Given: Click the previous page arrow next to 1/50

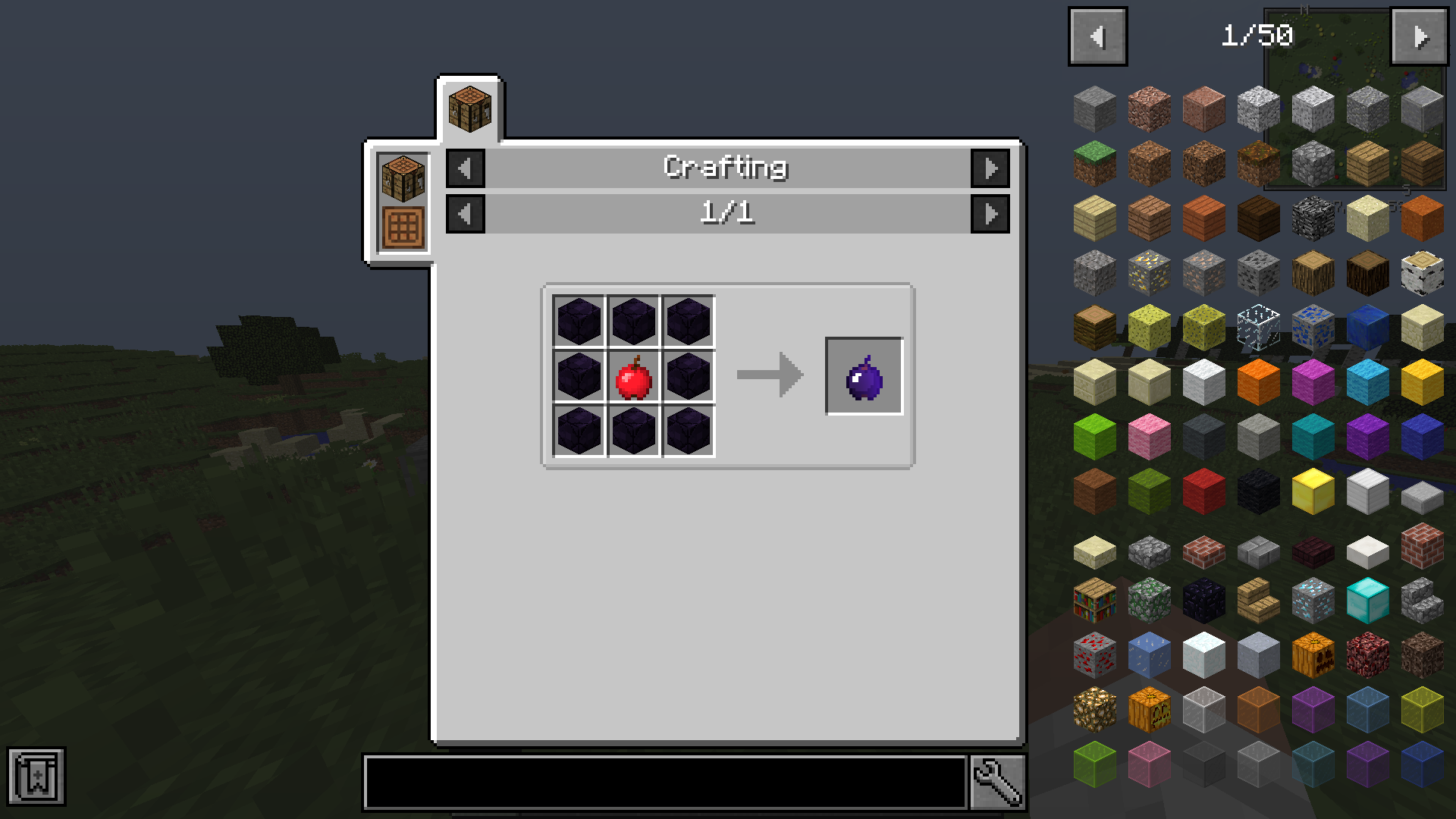Looking at the screenshot, I should point(1097,35).
